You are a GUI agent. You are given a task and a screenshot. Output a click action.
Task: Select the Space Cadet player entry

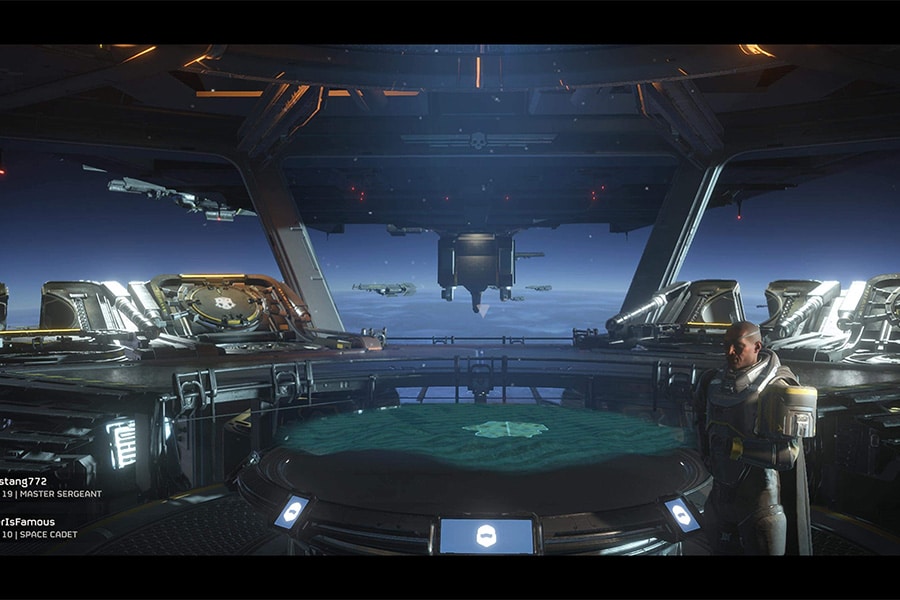point(40,527)
